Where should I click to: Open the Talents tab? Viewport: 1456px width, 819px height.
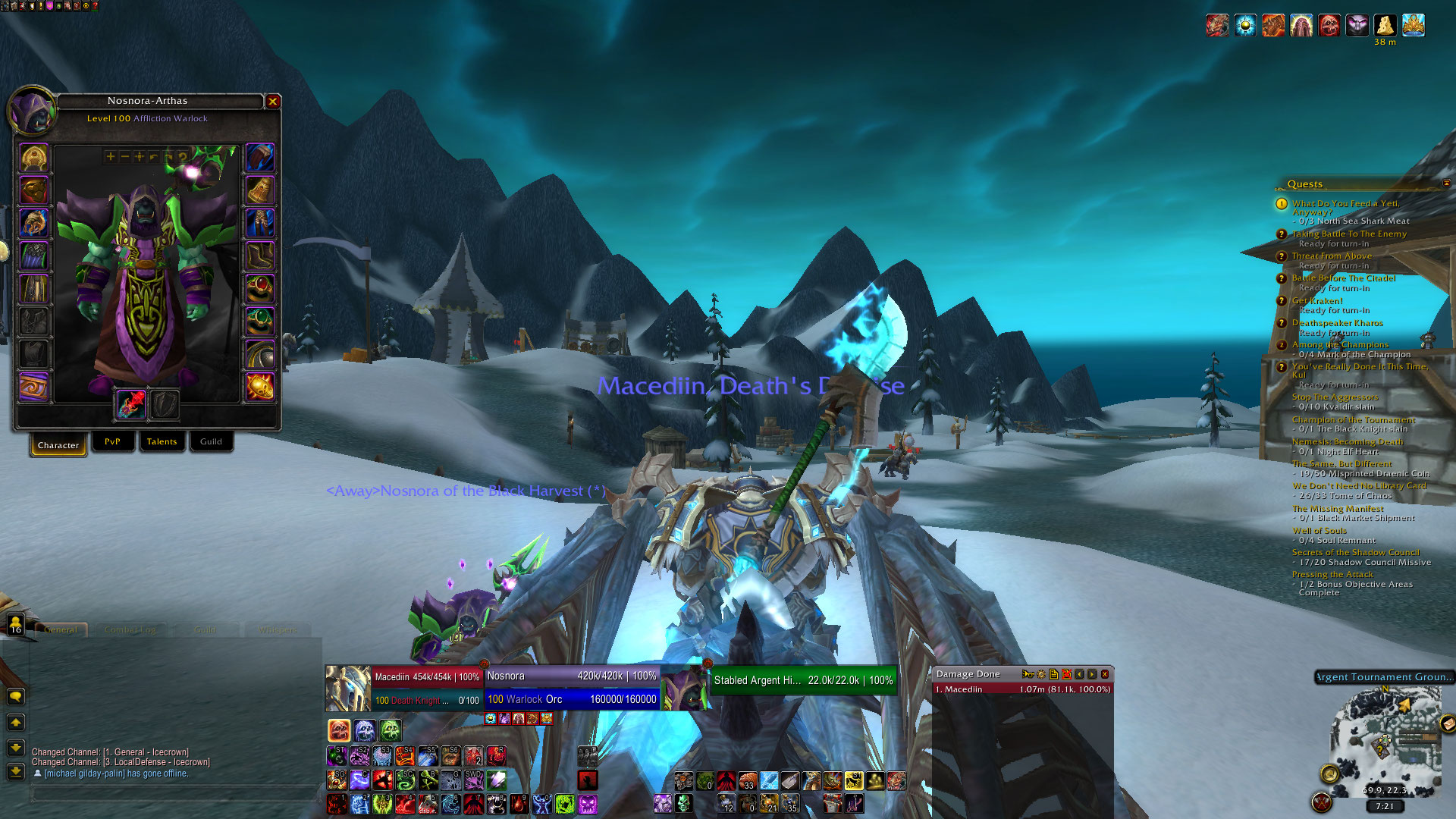162,441
